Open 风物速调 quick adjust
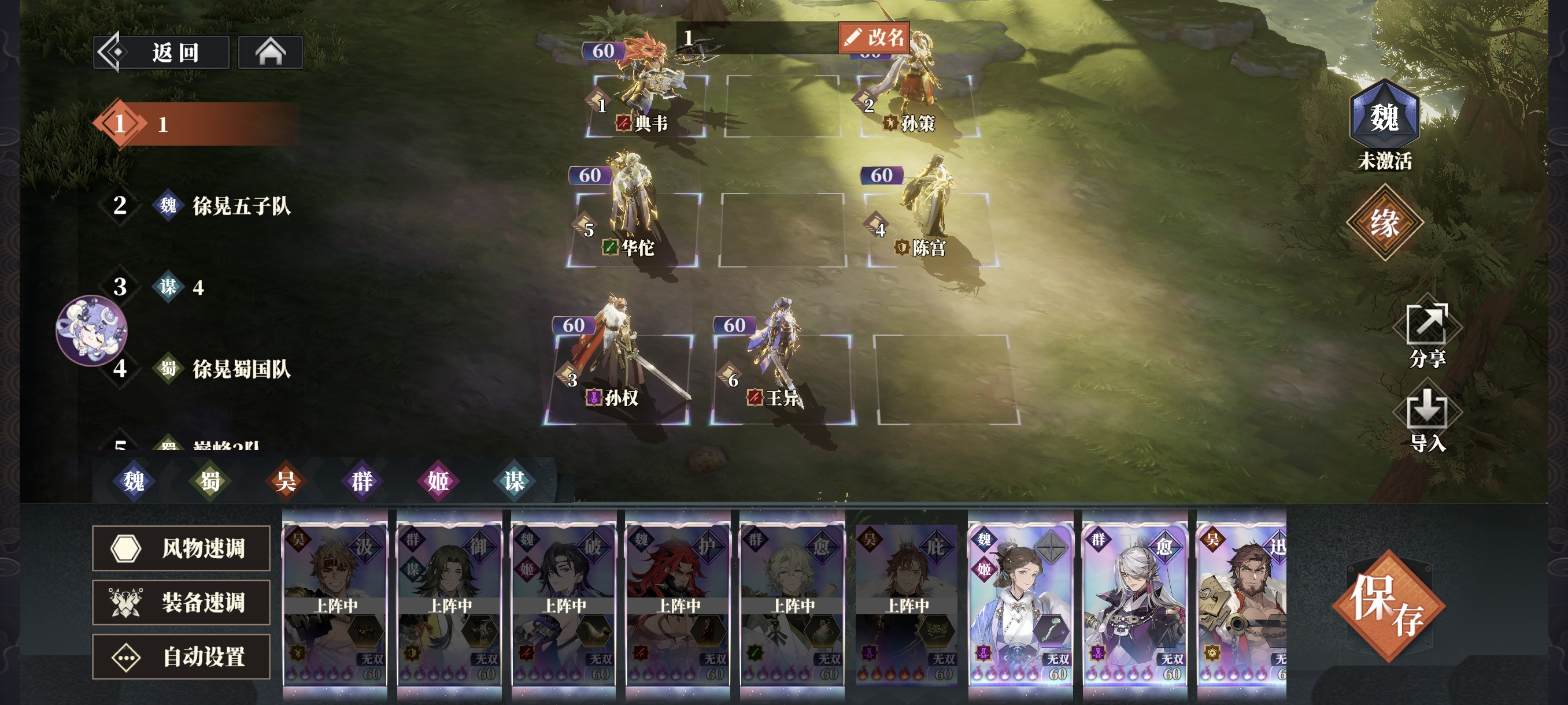 (x=182, y=548)
